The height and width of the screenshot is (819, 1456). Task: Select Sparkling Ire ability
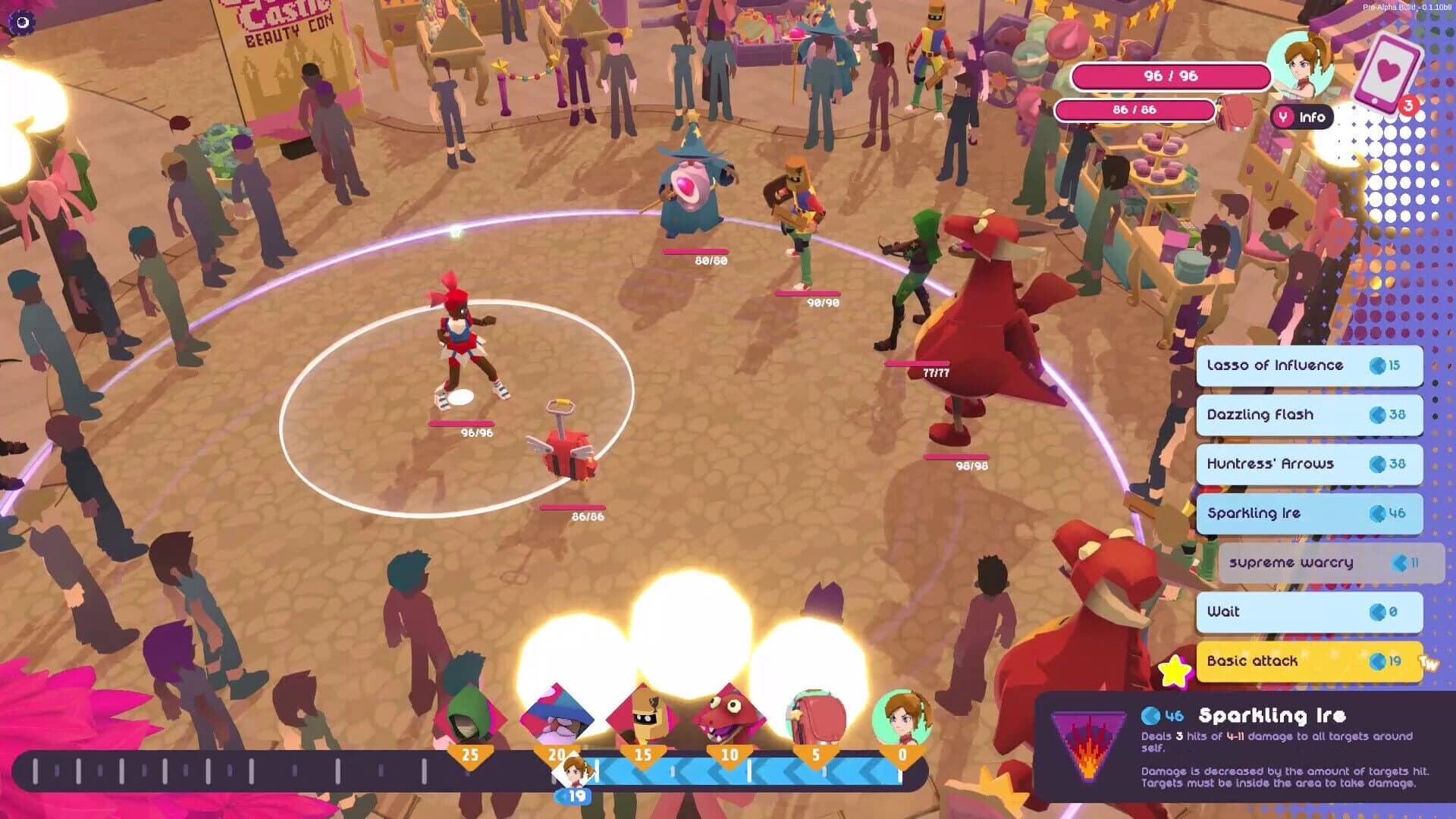click(1308, 513)
